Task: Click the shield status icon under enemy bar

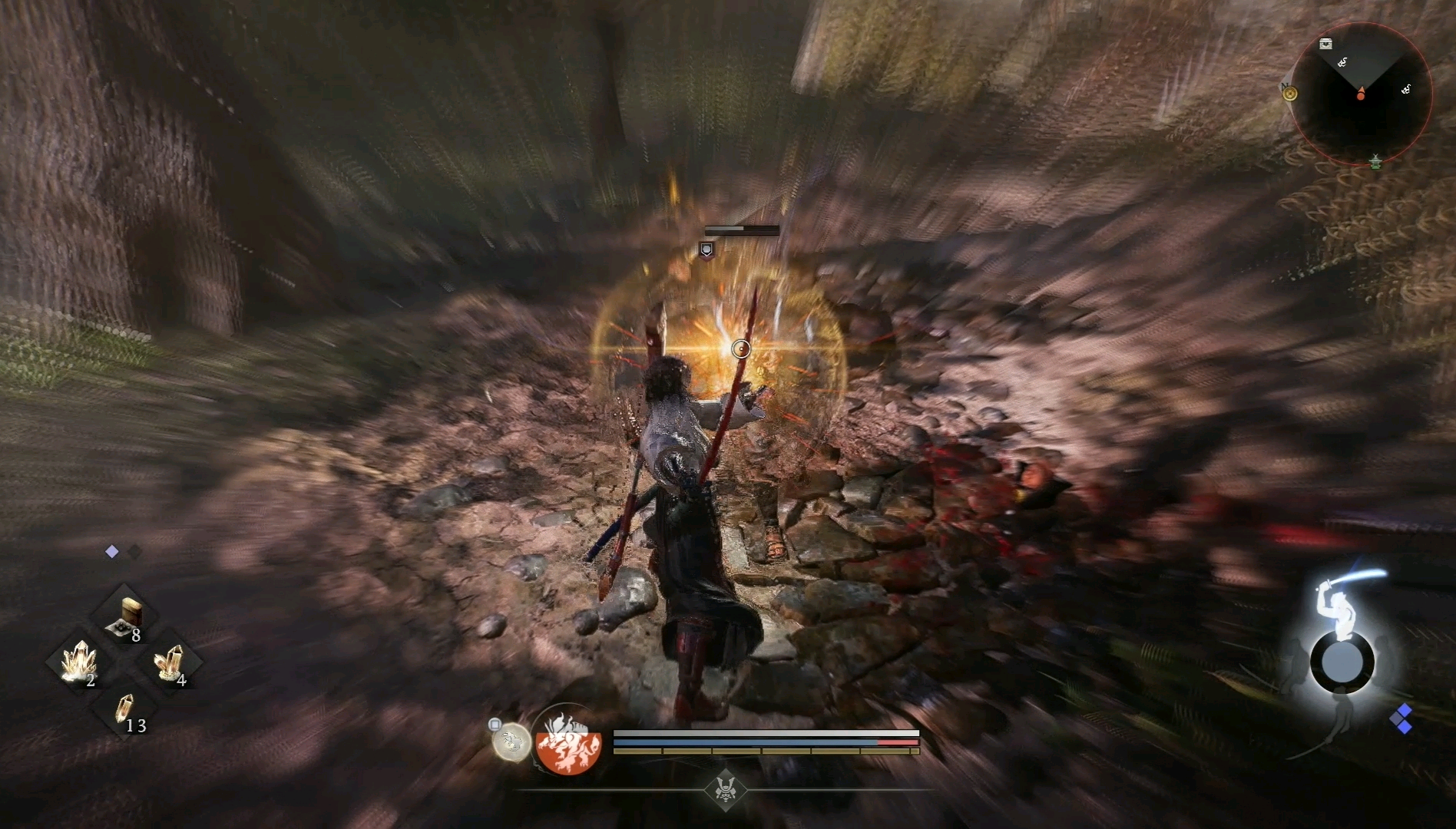Action: pyautogui.click(x=706, y=249)
